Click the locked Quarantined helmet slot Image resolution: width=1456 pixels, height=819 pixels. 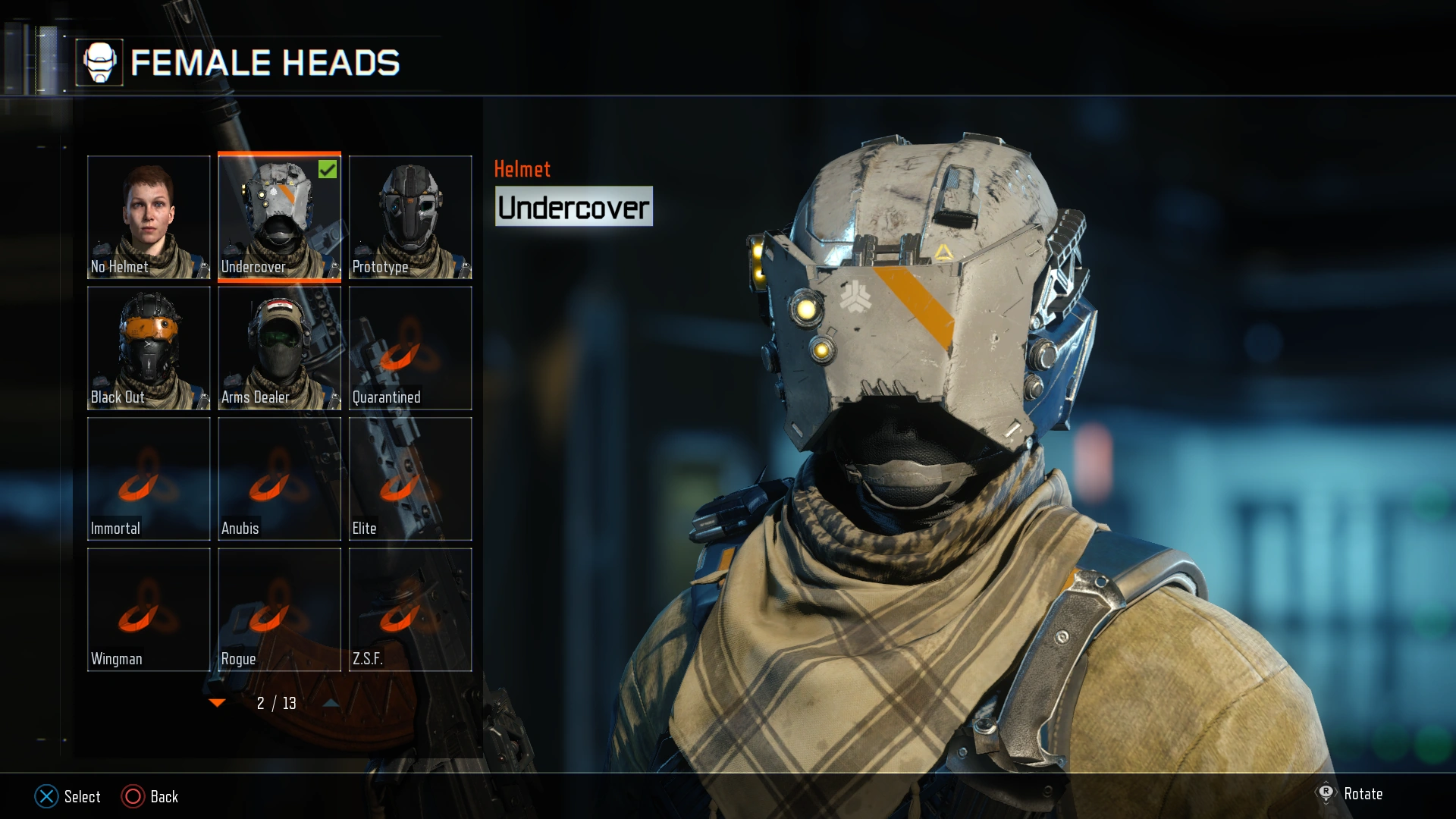[410, 347]
